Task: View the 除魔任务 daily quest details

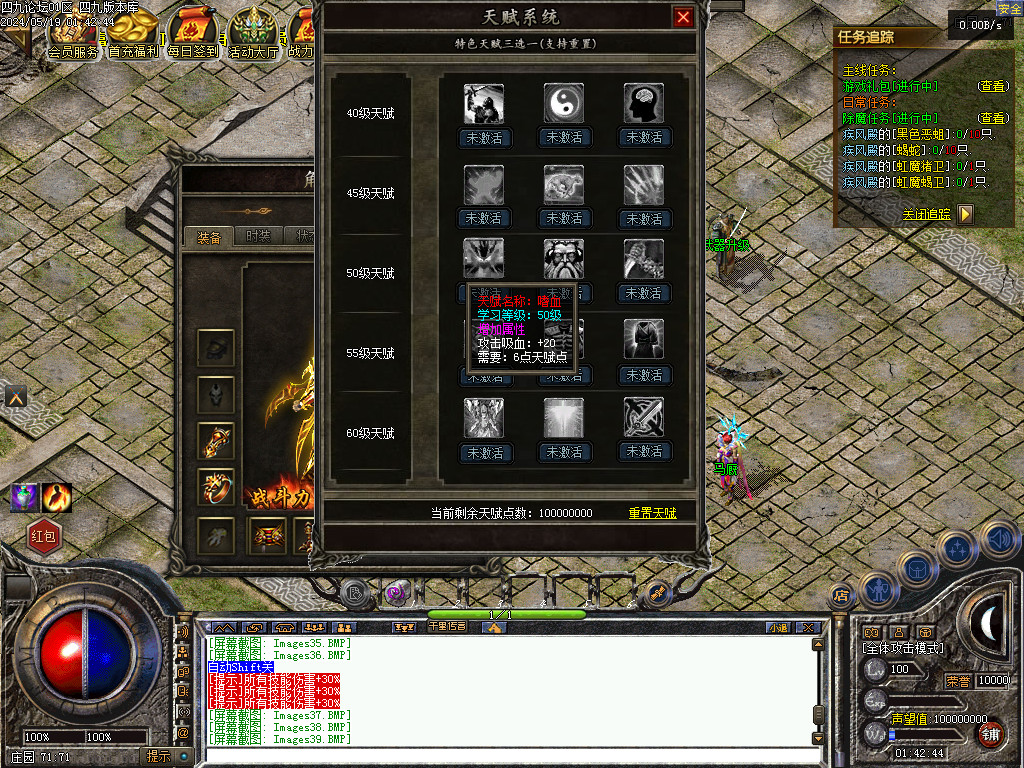Action: coord(992,118)
